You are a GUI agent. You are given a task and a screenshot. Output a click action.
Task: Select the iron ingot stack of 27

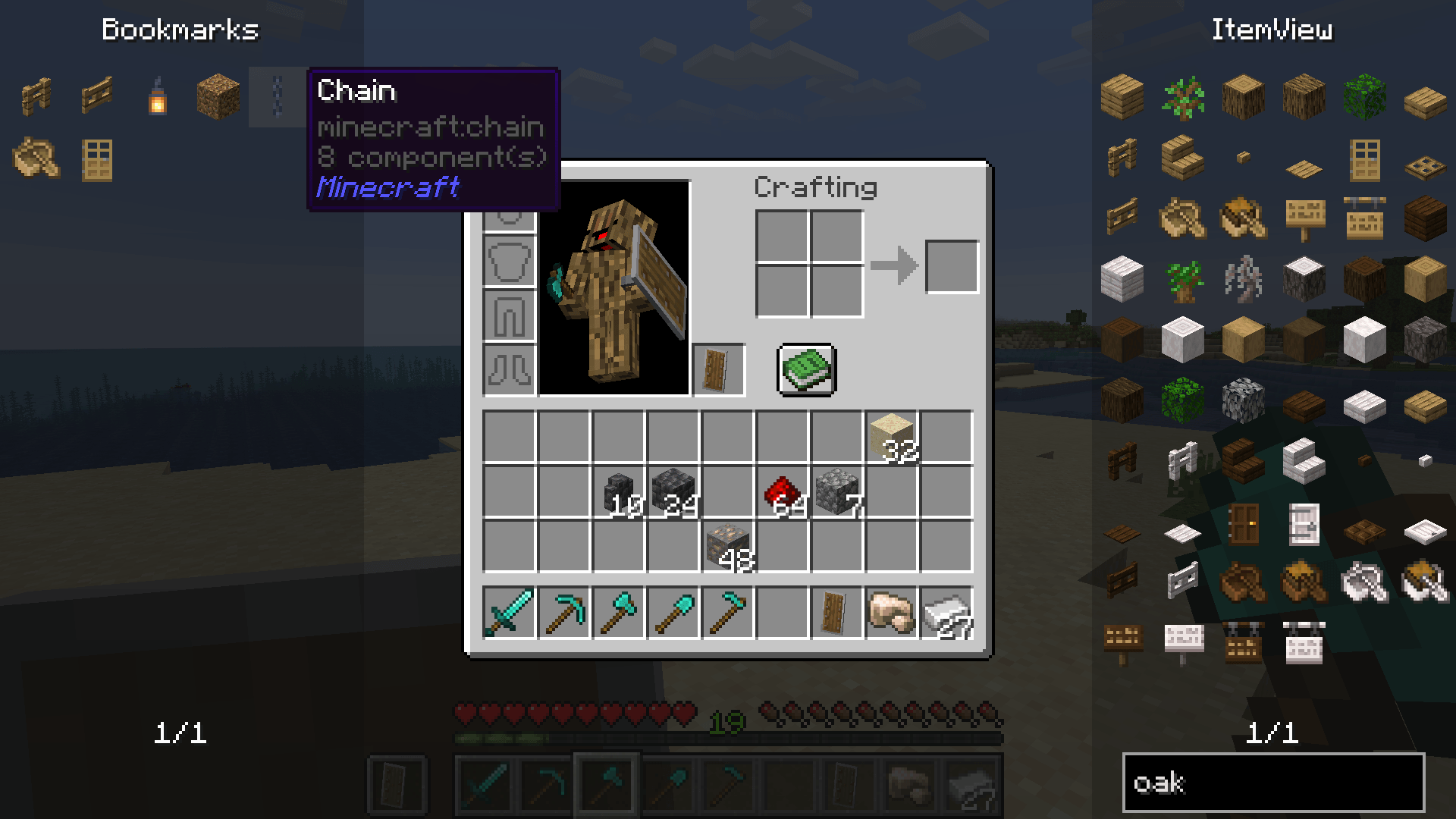tap(945, 613)
